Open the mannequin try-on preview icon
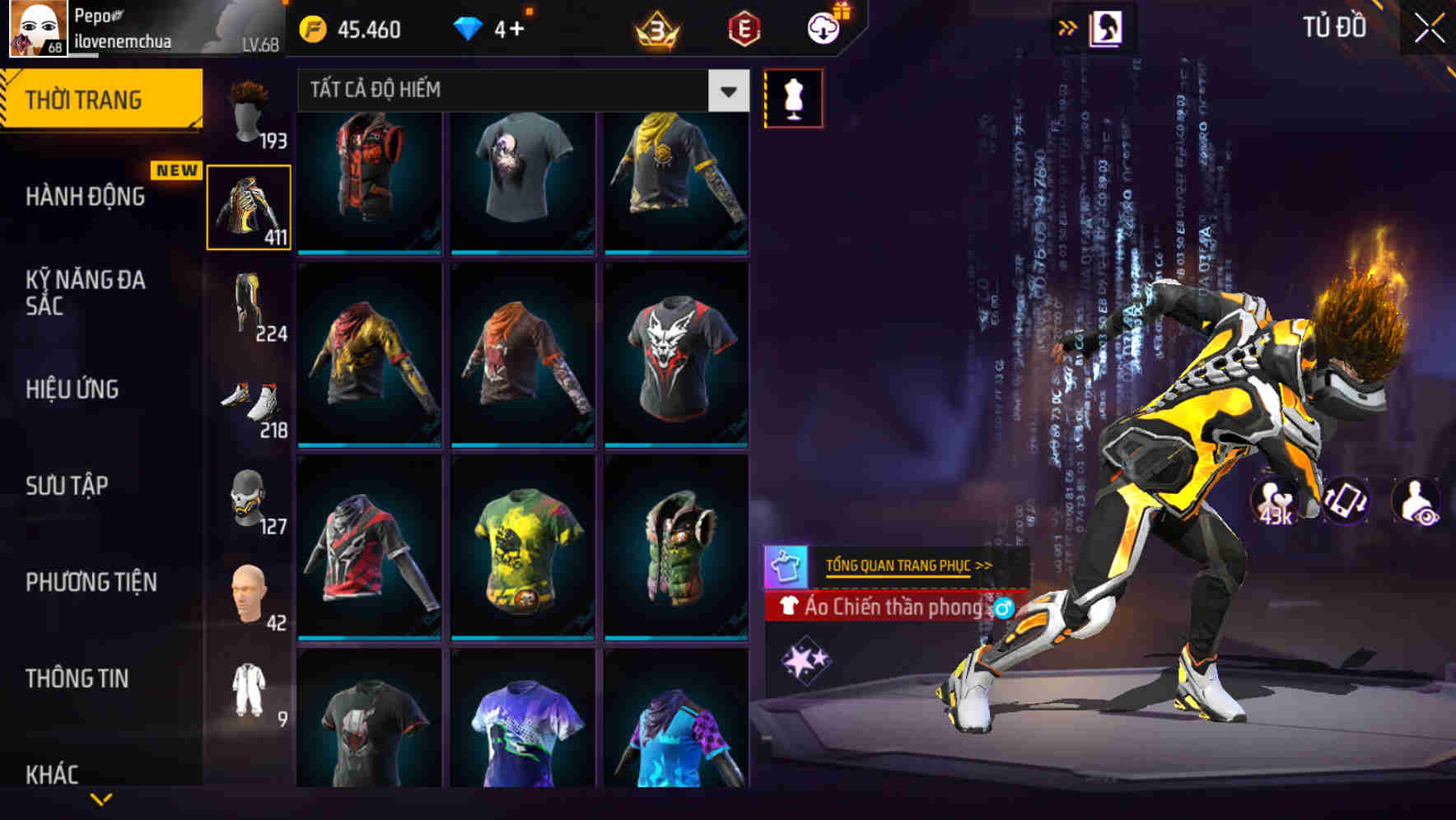Screen dimensions: 1456x820 tap(793, 96)
